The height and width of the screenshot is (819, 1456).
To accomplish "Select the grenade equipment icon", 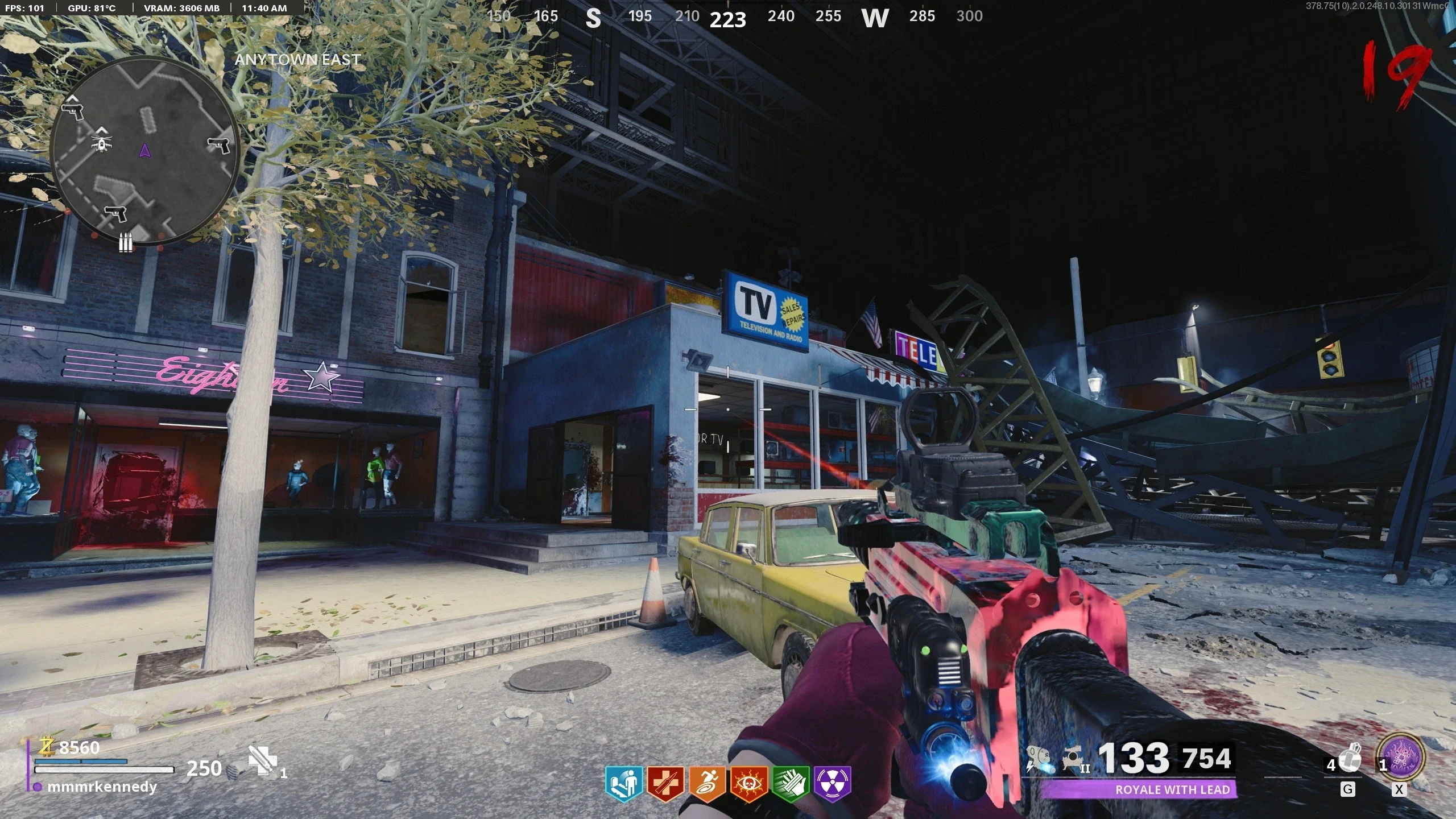I will pyautogui.click(x=1350, y=759).
